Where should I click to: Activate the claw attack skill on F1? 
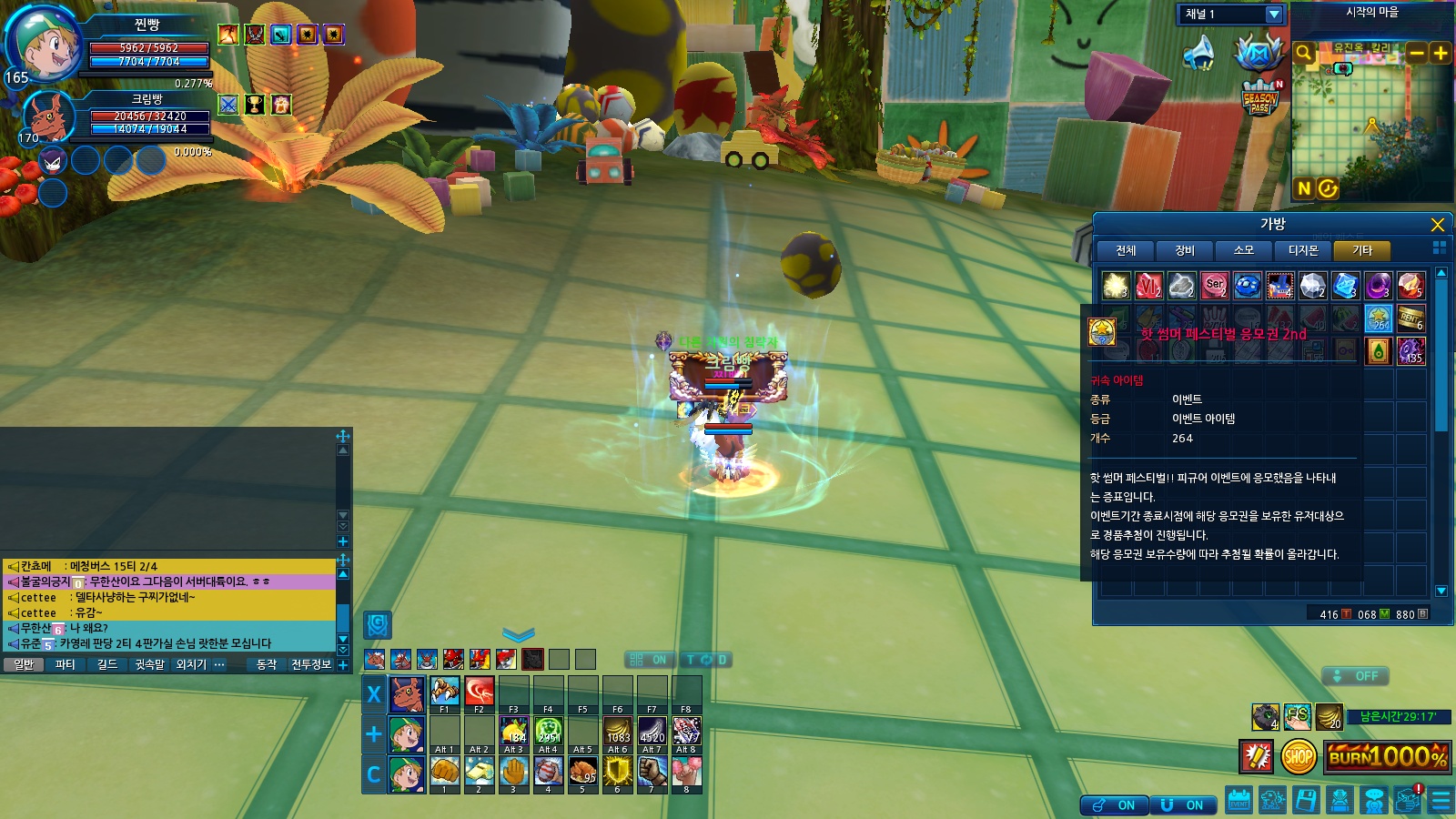(445, 692)
